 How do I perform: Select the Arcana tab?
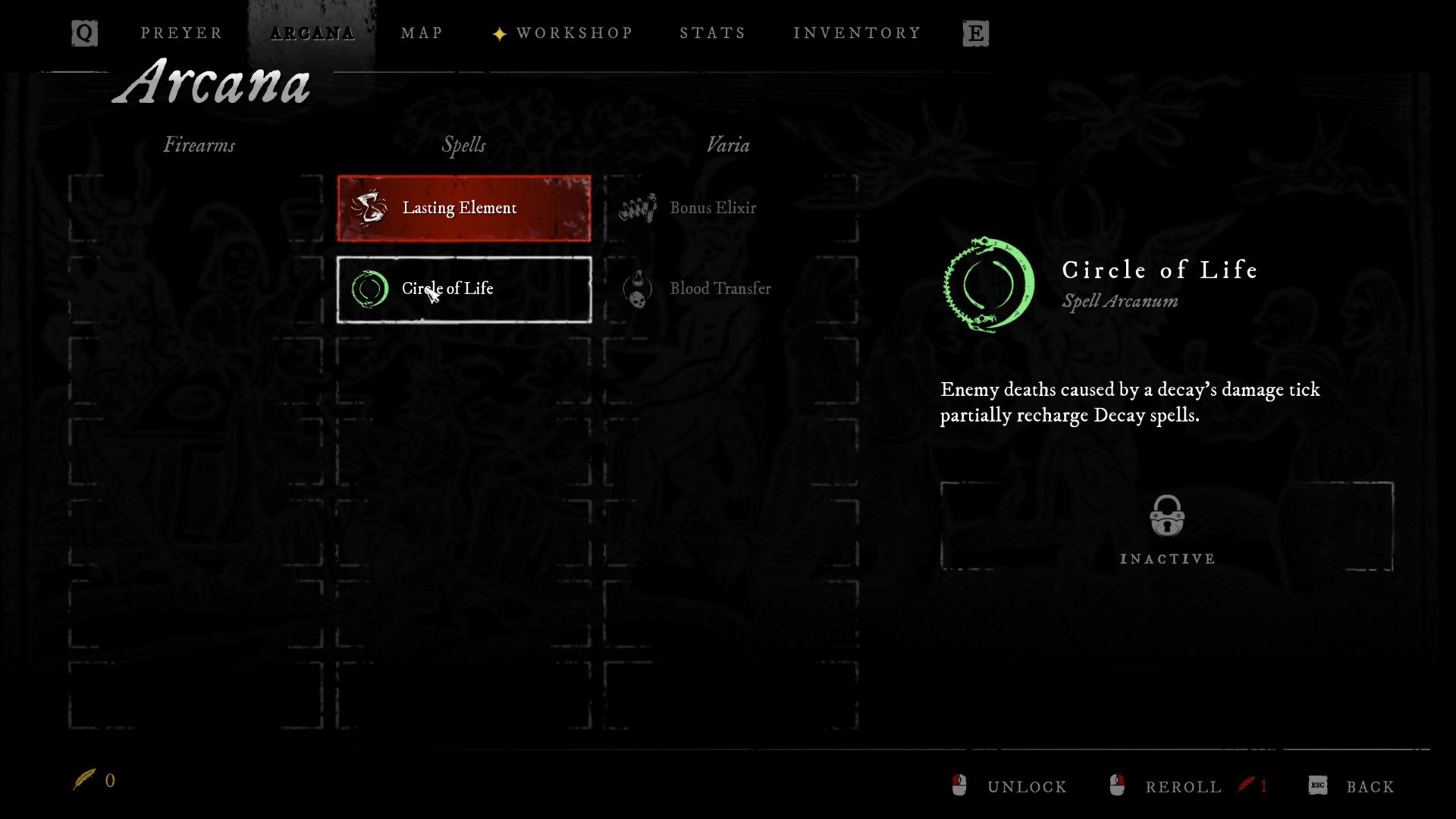click(312, 33)
